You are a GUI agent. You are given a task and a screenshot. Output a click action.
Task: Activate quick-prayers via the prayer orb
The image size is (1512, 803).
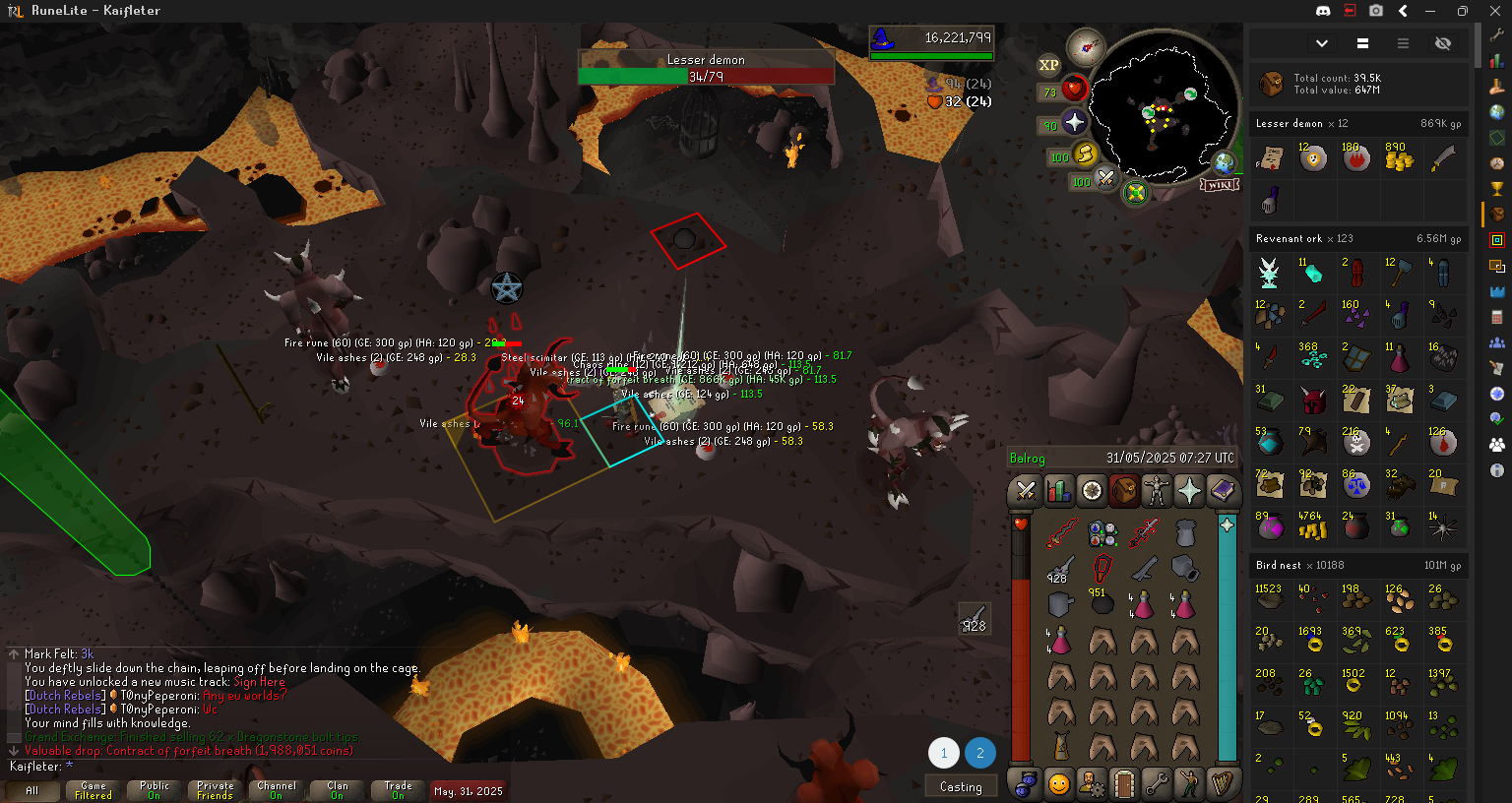1074,123
